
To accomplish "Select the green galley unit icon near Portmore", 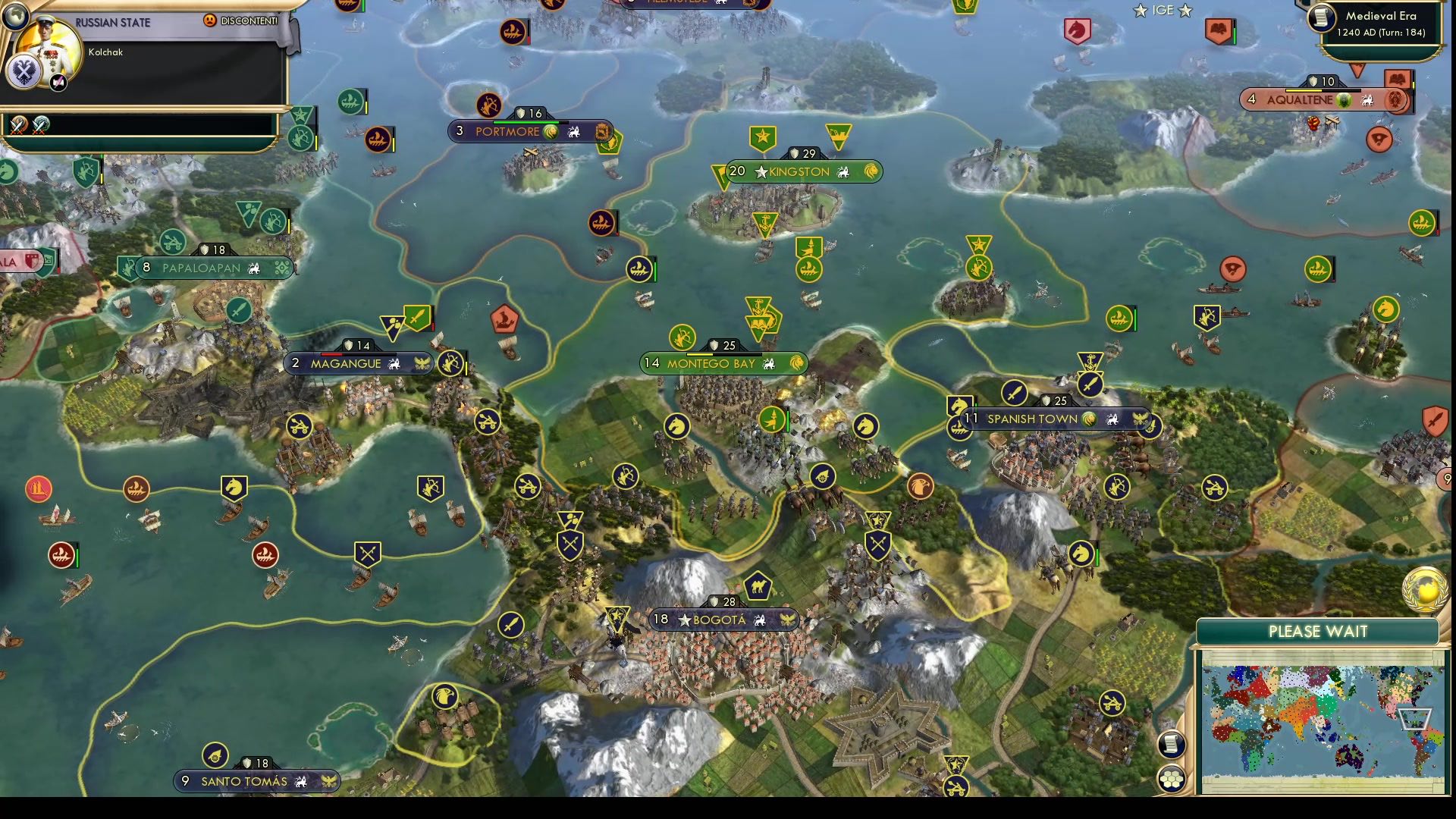I will click(x=350, y=100).
